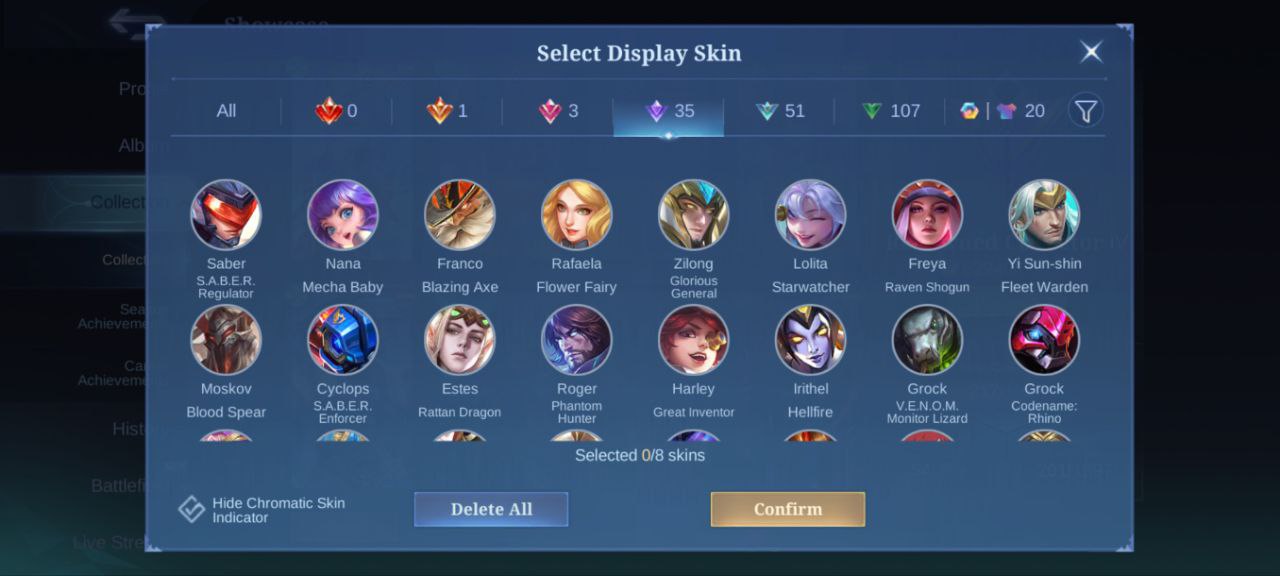Choose Saber S.A.B.E.R. Regulator skin
Viewport: 1280px width, 576px height.
coord(226,215)
